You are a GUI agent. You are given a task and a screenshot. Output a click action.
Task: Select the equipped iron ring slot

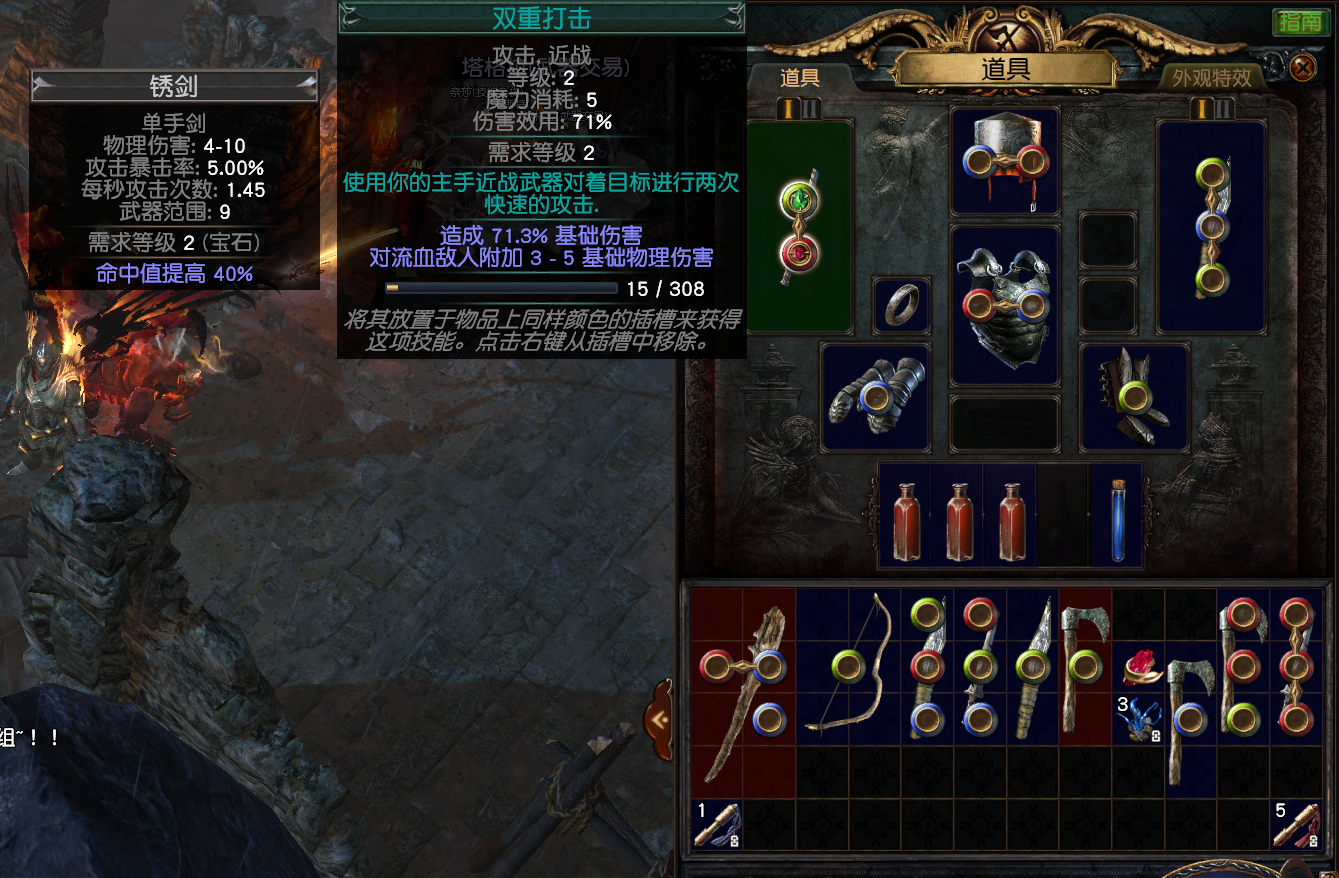(x=901, y=305)
